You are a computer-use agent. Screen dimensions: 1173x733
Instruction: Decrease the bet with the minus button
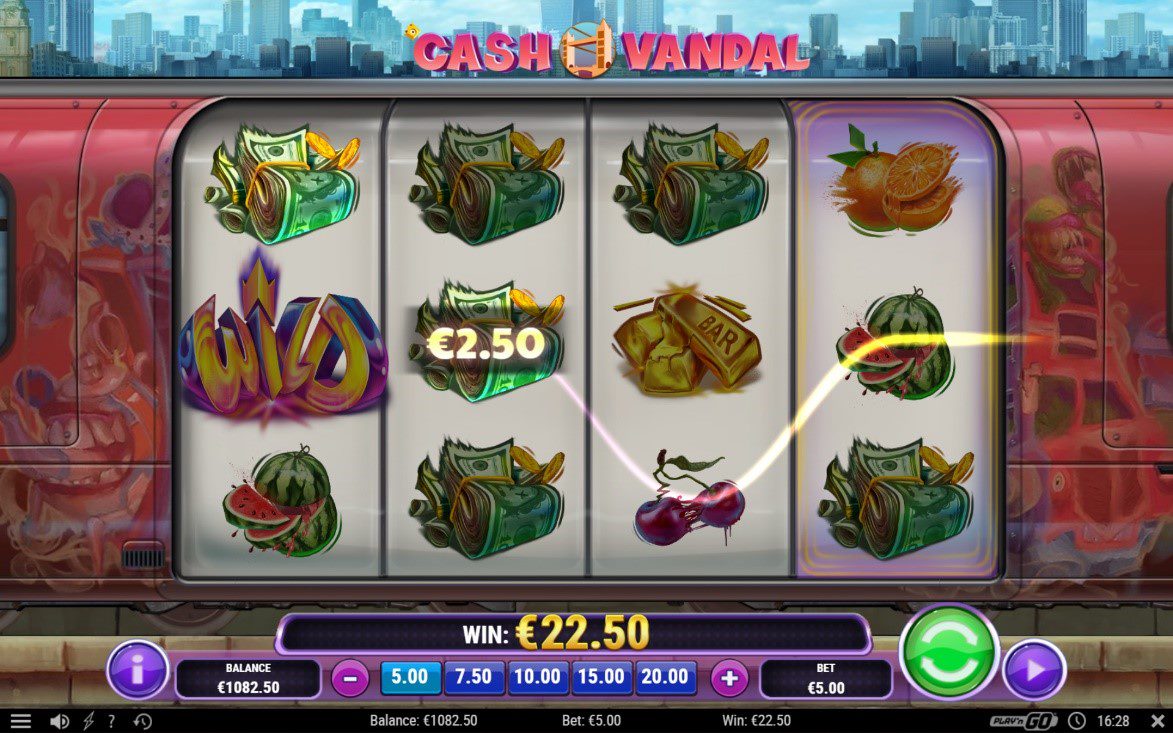350,679
